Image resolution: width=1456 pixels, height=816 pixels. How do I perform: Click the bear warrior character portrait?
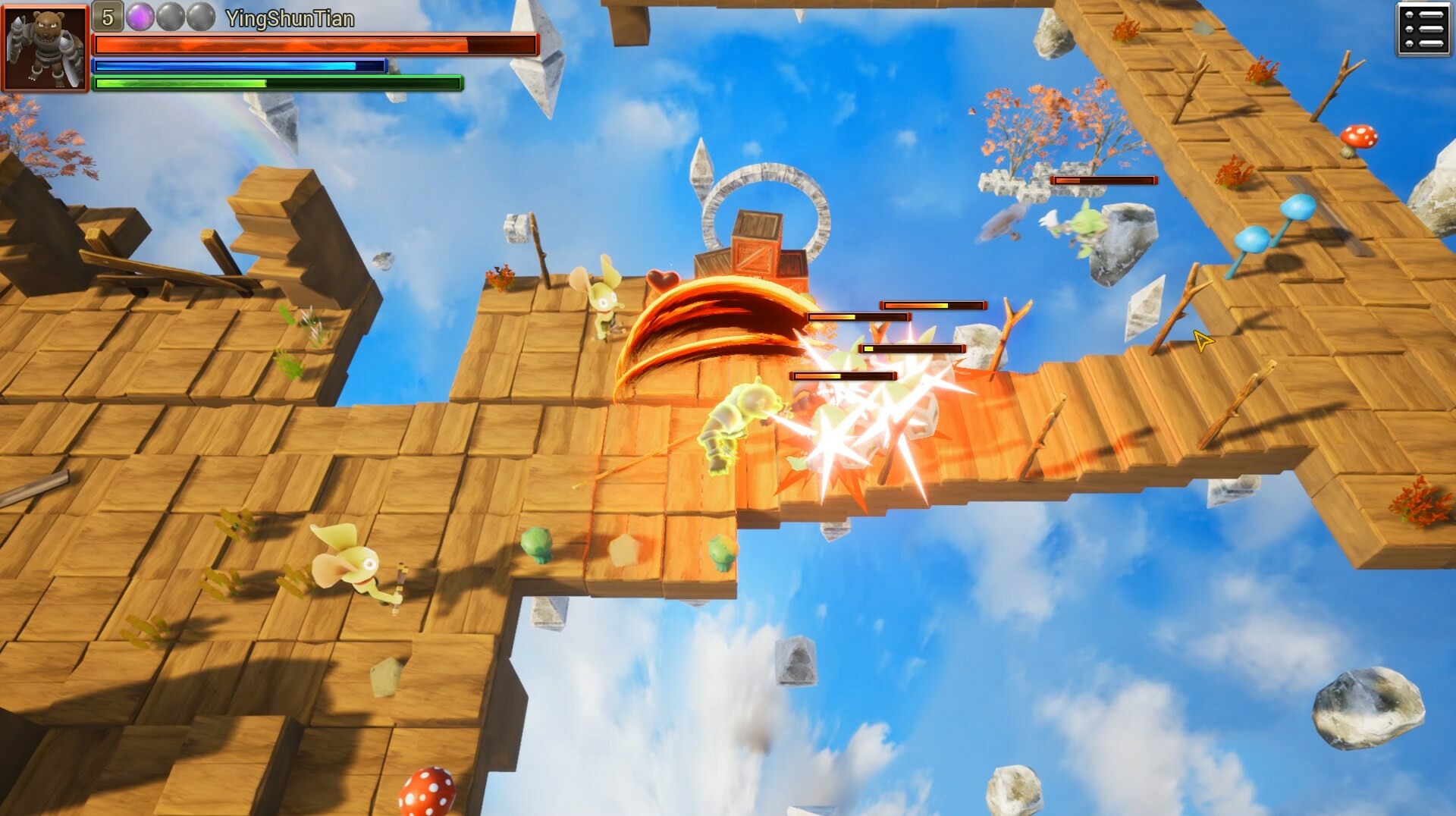[45, 46]
